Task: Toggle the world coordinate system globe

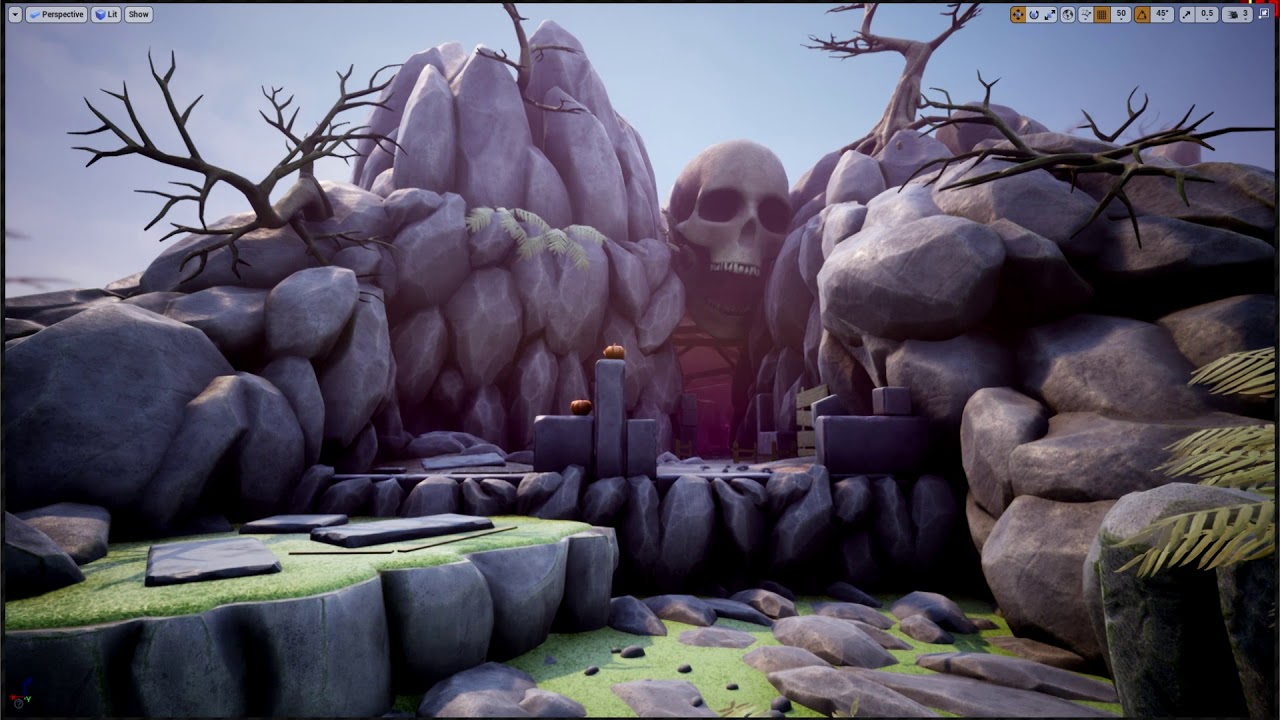Action: tap(1067, 15)
